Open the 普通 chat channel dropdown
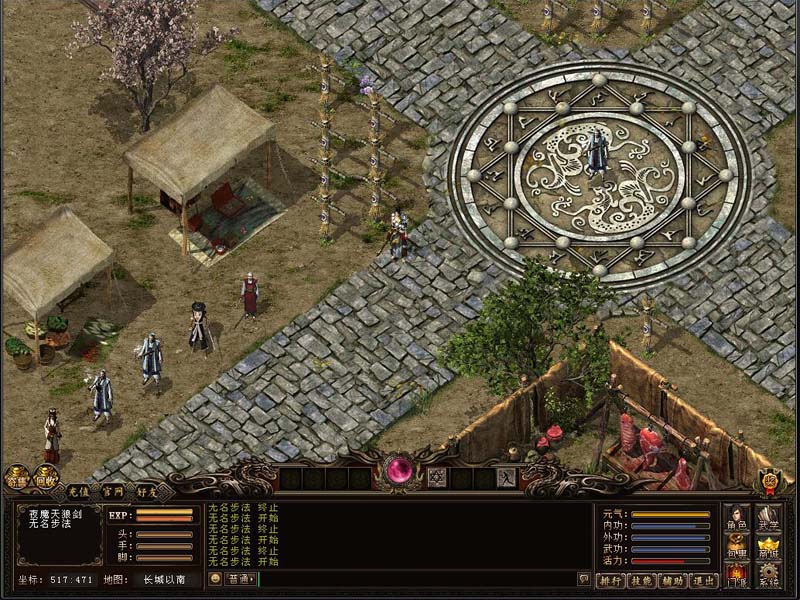 [241, 579]
